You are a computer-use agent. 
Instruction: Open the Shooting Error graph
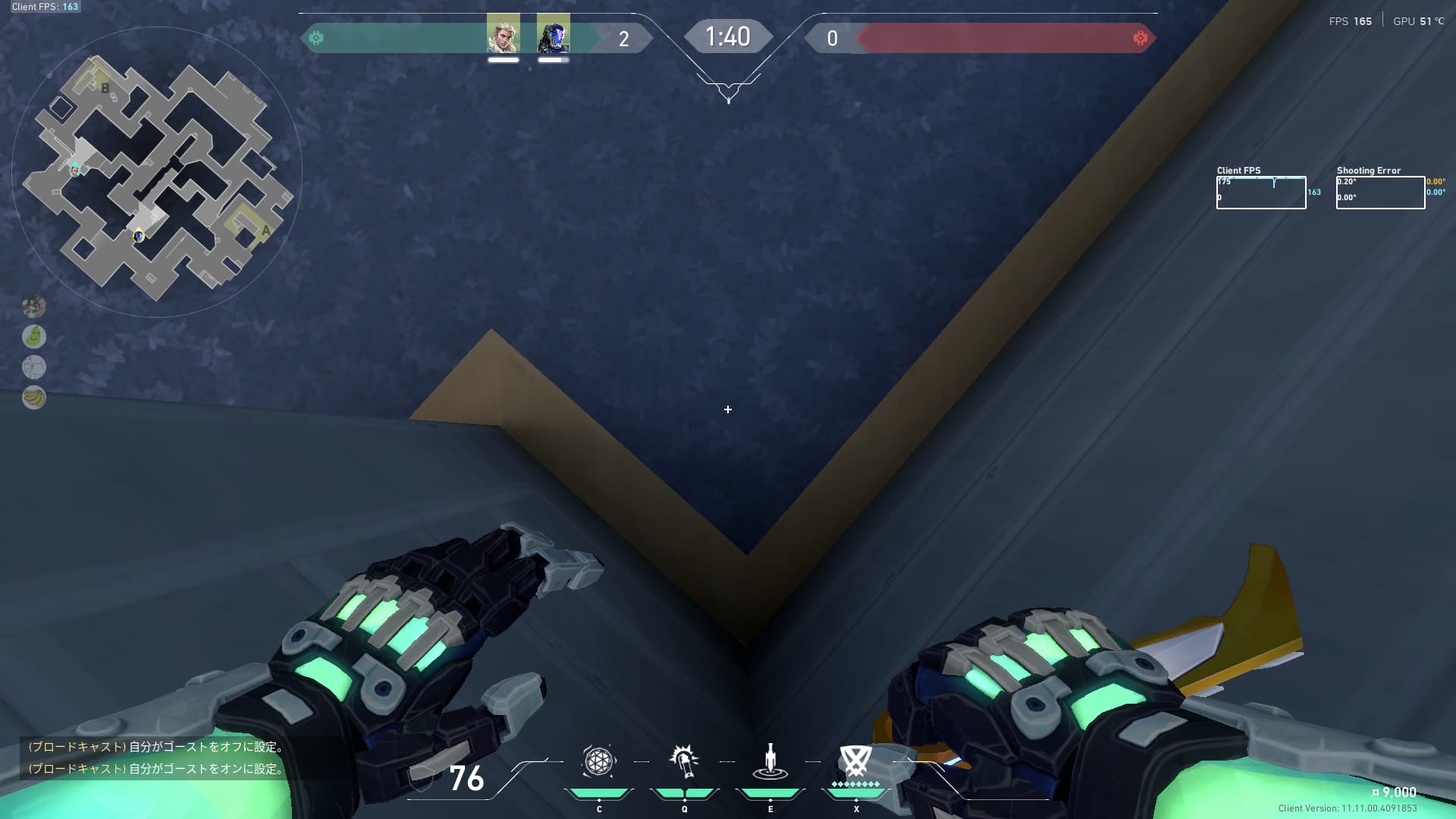(x=1379, y=193)
